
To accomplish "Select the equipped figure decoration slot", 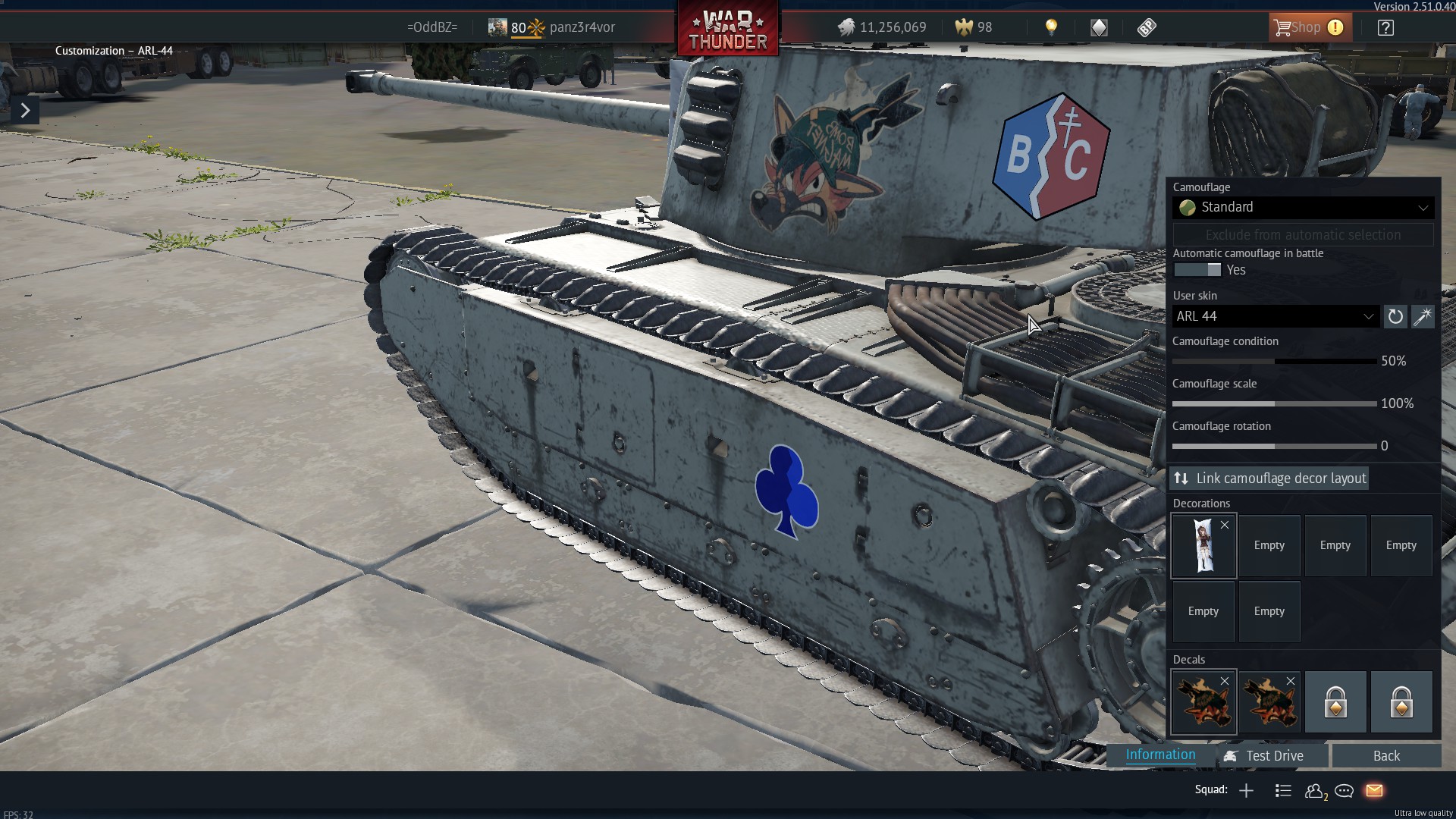I will point(1203,546).
